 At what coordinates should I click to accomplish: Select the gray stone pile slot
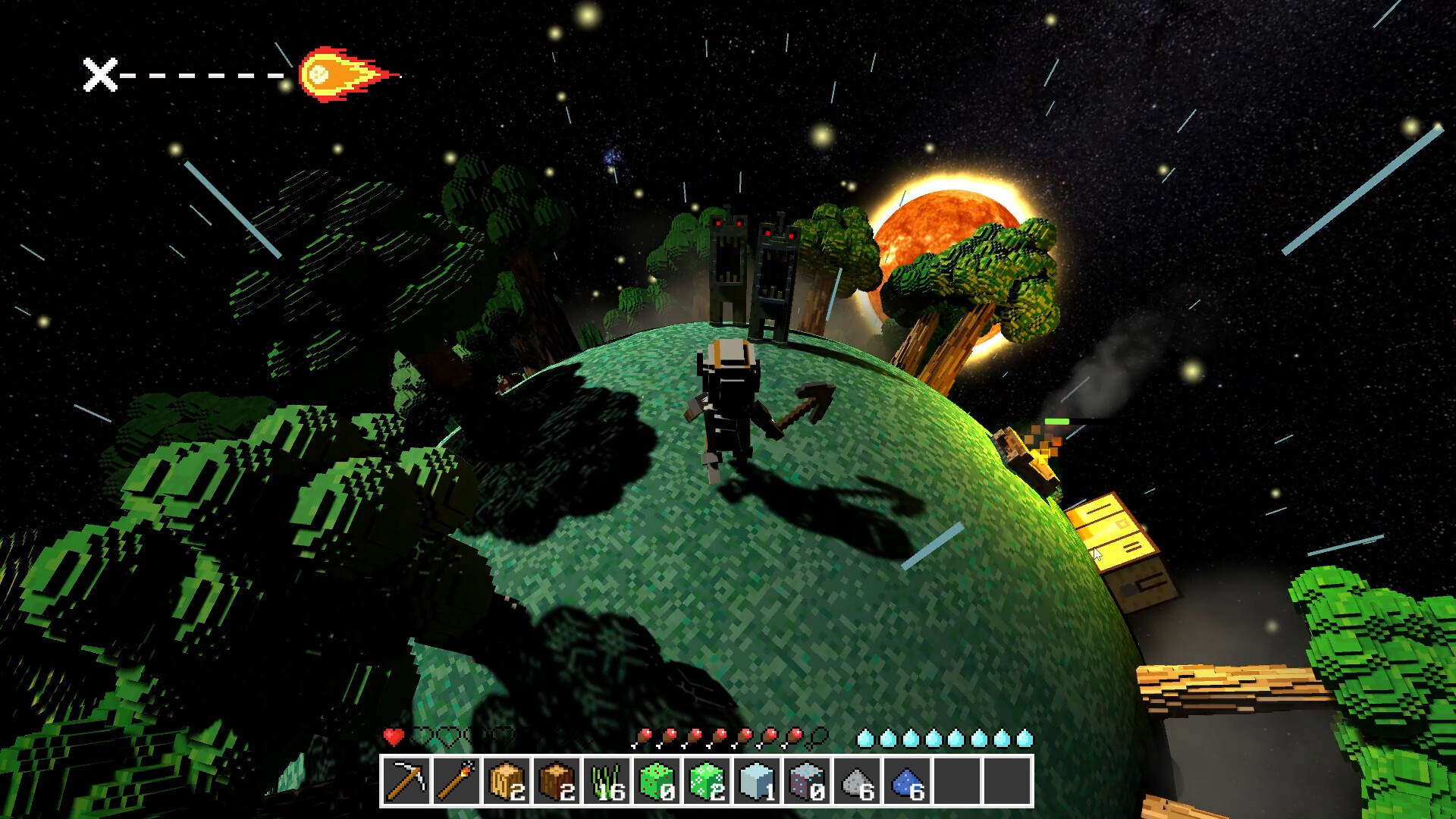[857, 781]
